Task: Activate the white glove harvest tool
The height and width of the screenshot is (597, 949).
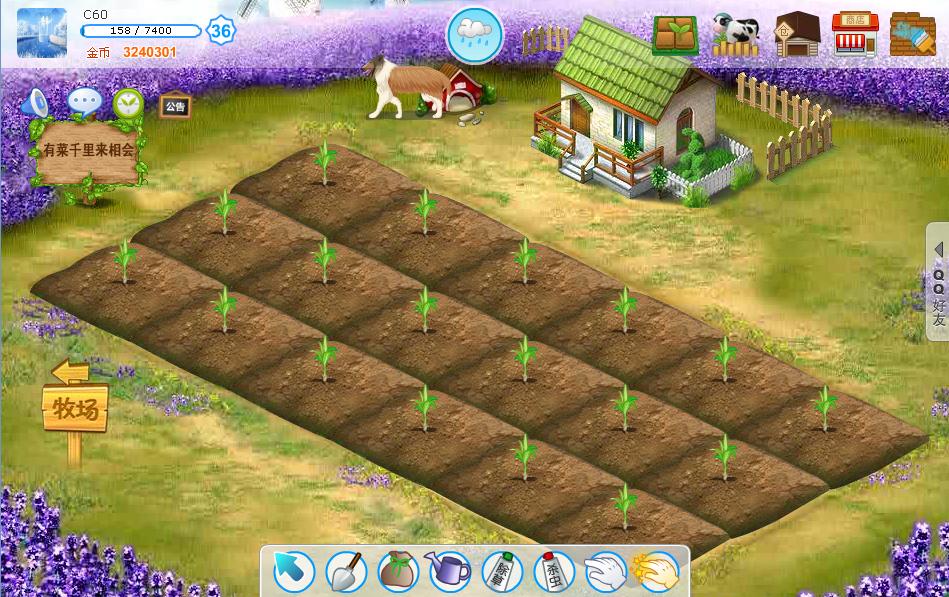Action: click(x=605, y=571)
